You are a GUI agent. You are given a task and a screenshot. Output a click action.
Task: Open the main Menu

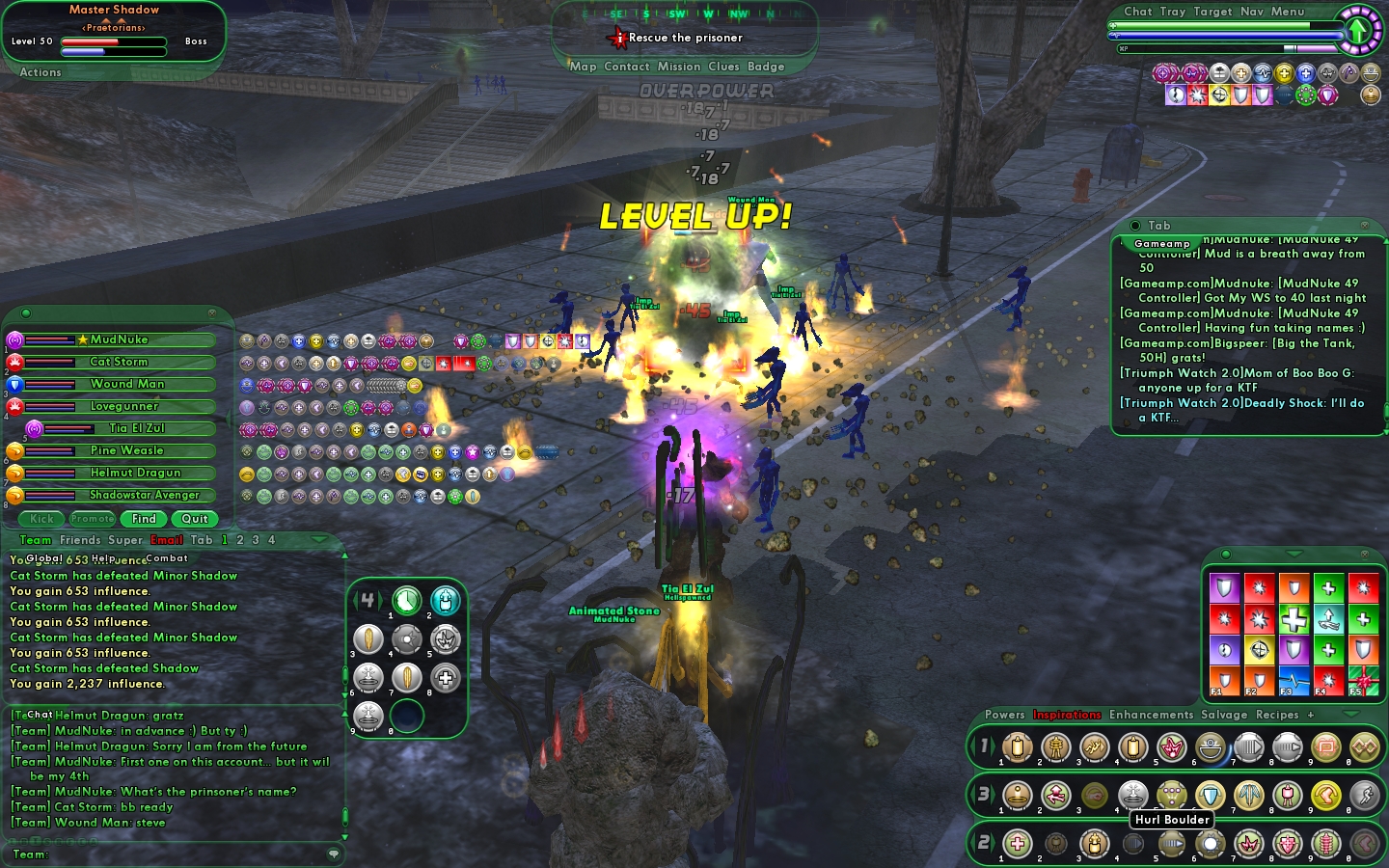pyautogui.click(x=1287, y=12)
